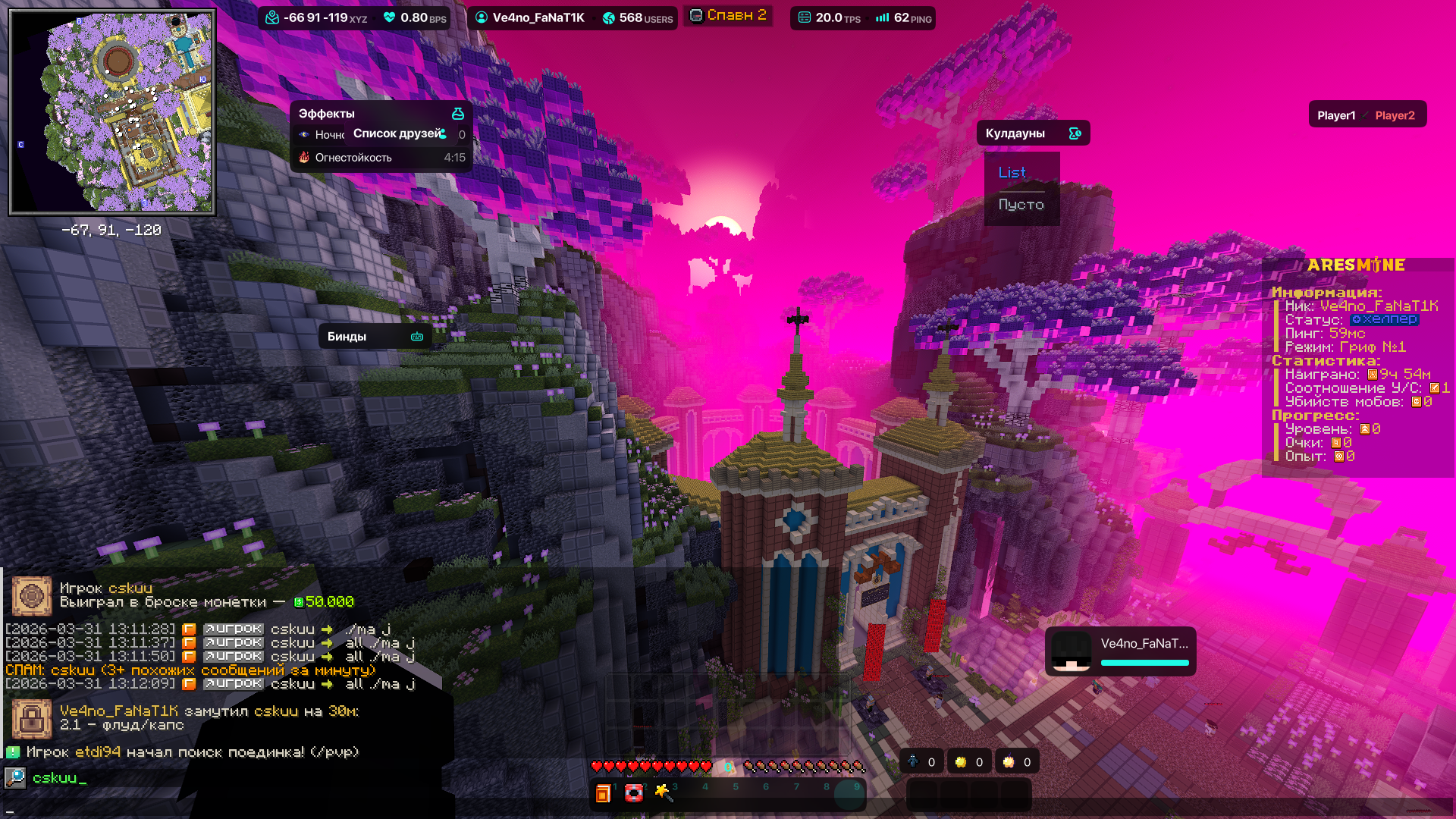Image resolution: width=1456 pixels, height=819 pixels.
Task: Click the minimap in the corner
Action: point(112,112)
